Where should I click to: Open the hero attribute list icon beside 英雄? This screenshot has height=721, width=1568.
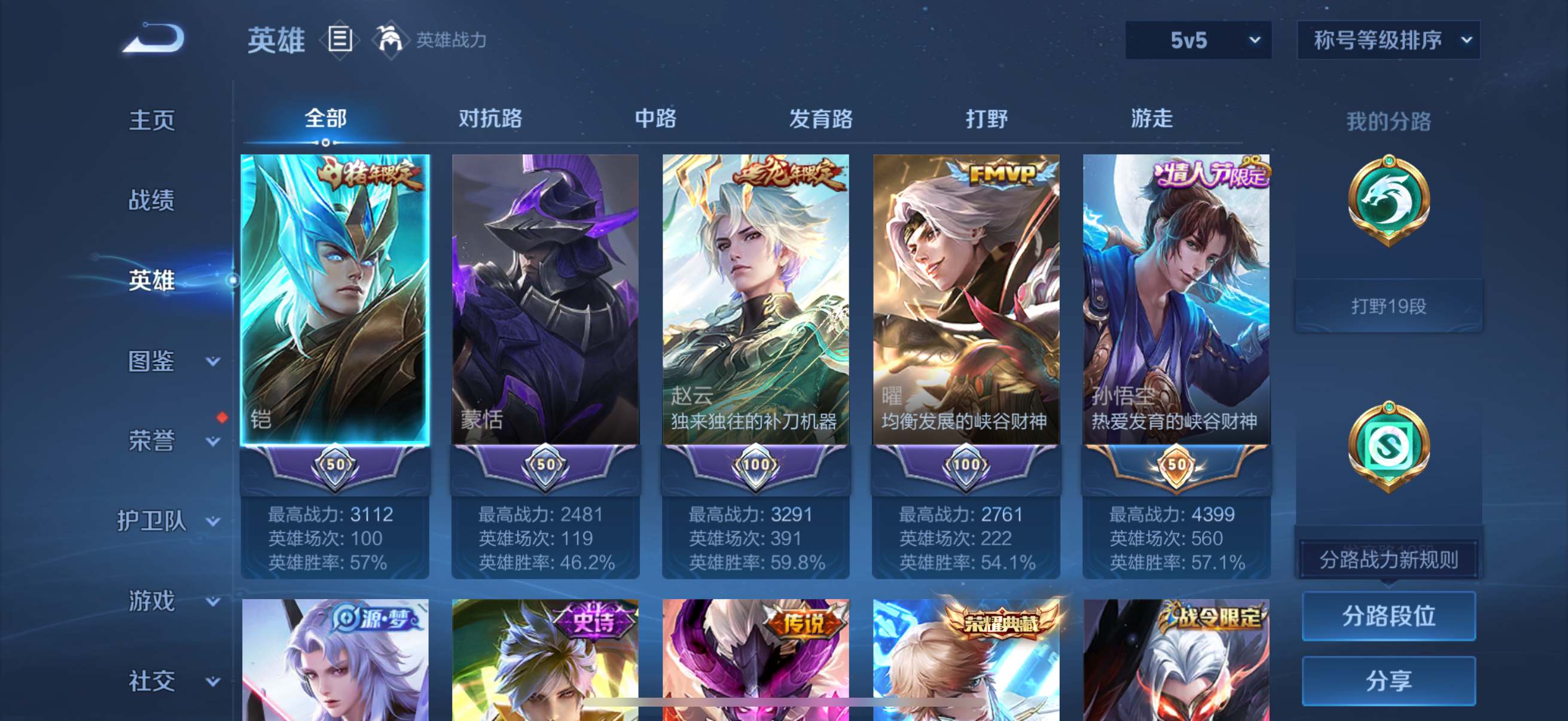338,40
